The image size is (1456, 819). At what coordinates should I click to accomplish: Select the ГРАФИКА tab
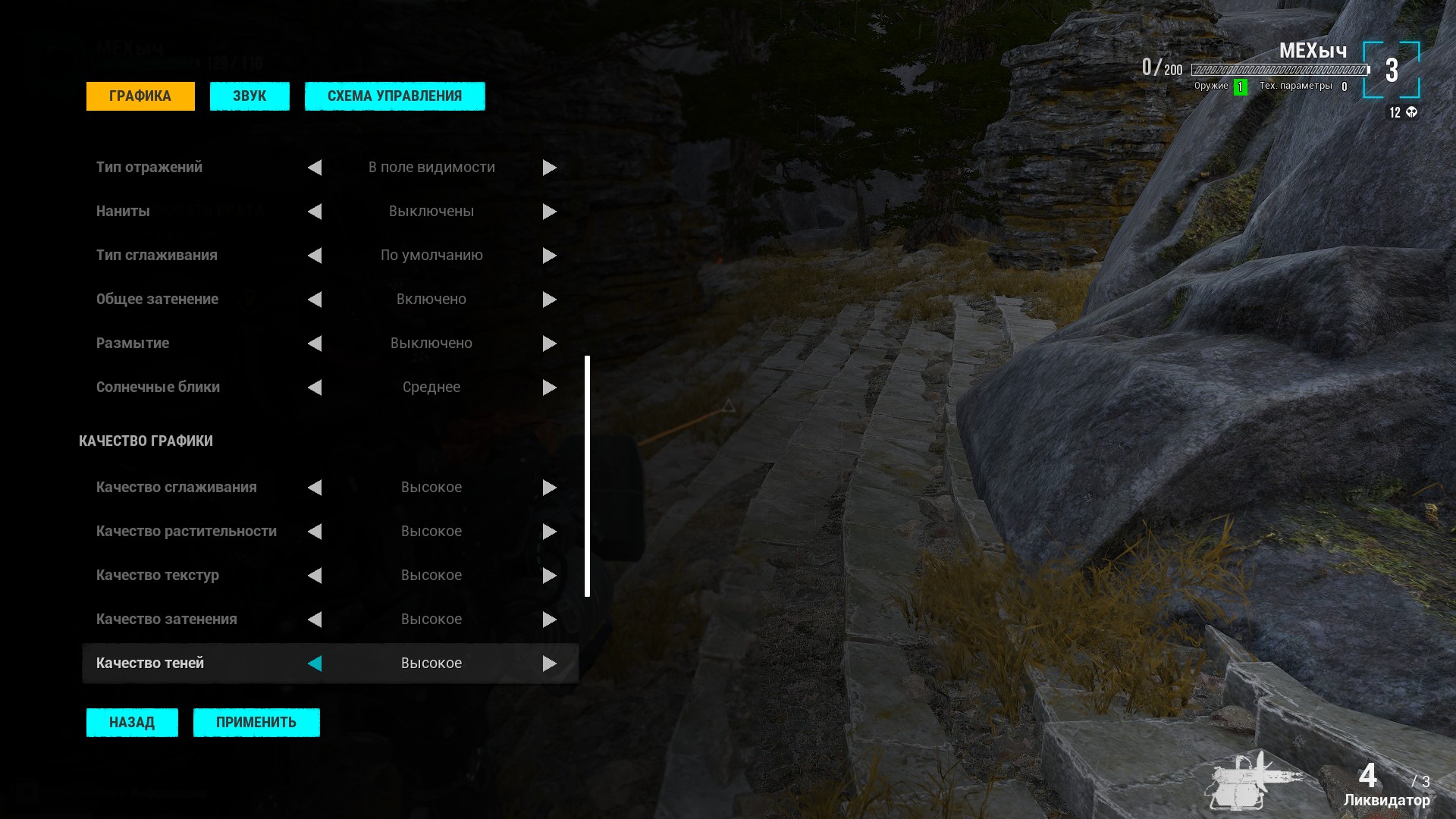coord(140,96)
